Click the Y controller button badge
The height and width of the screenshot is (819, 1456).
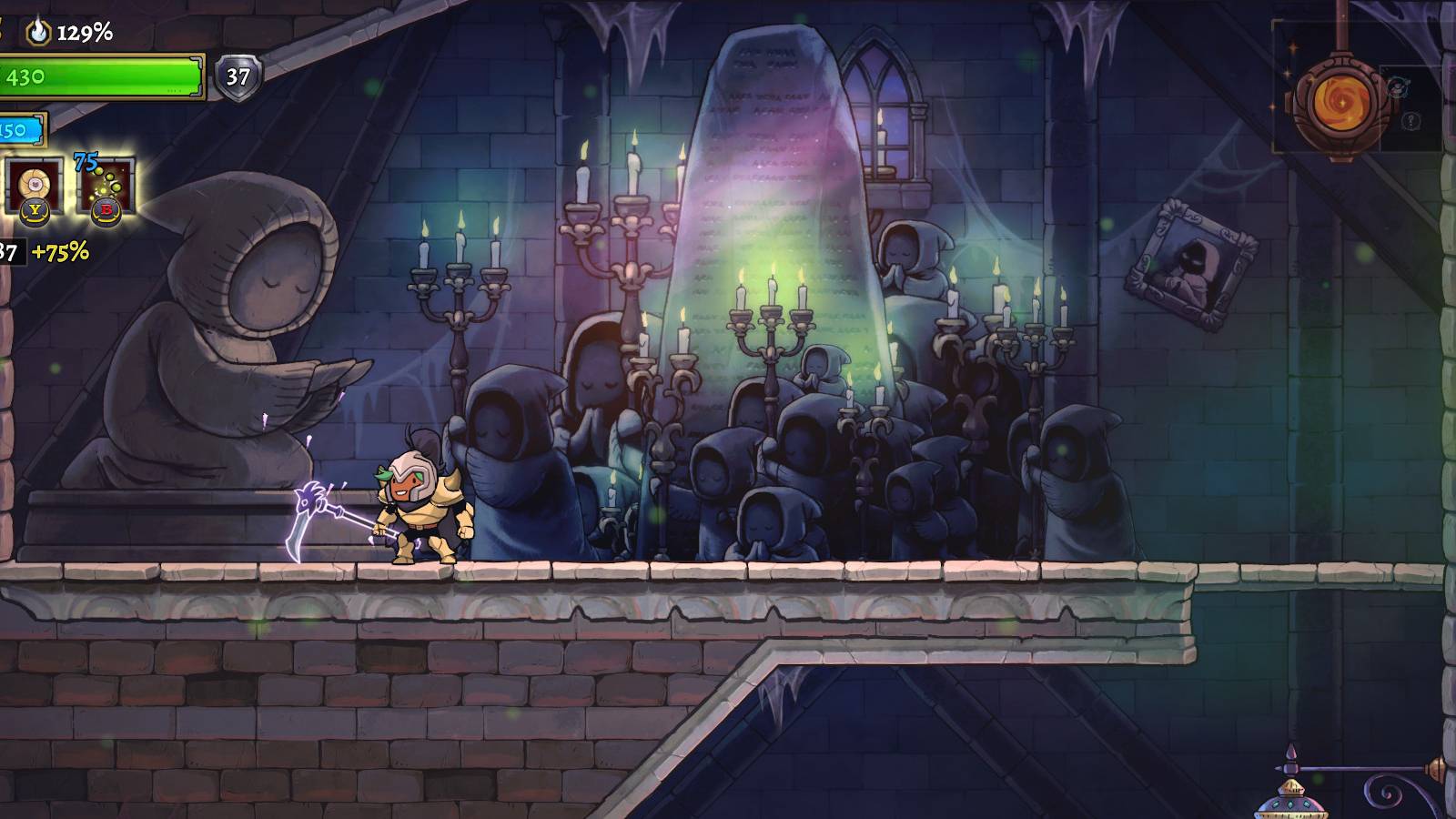34,214
